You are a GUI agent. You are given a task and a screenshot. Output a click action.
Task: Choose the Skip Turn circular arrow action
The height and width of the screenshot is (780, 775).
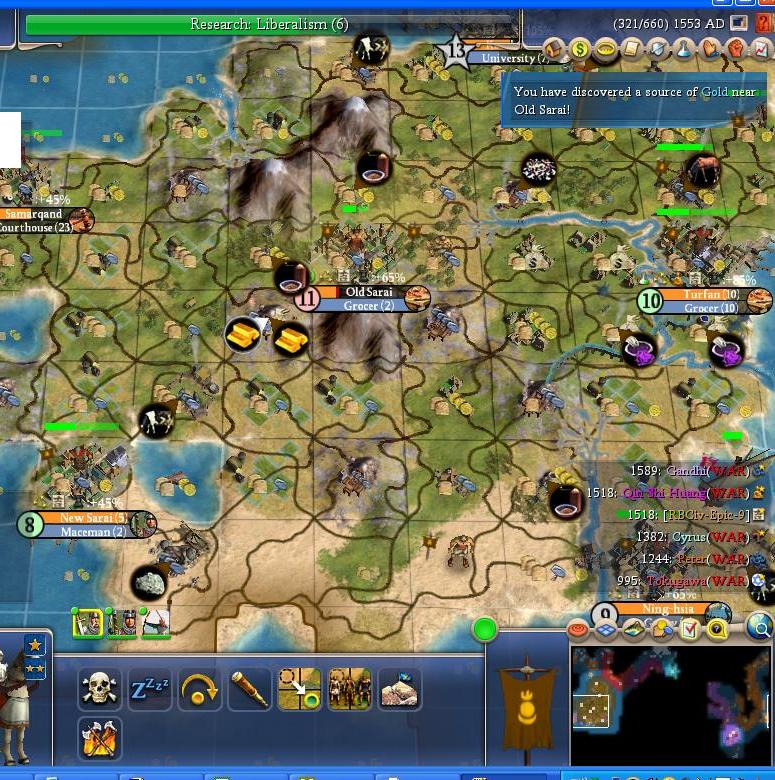[x=200, y=689]
